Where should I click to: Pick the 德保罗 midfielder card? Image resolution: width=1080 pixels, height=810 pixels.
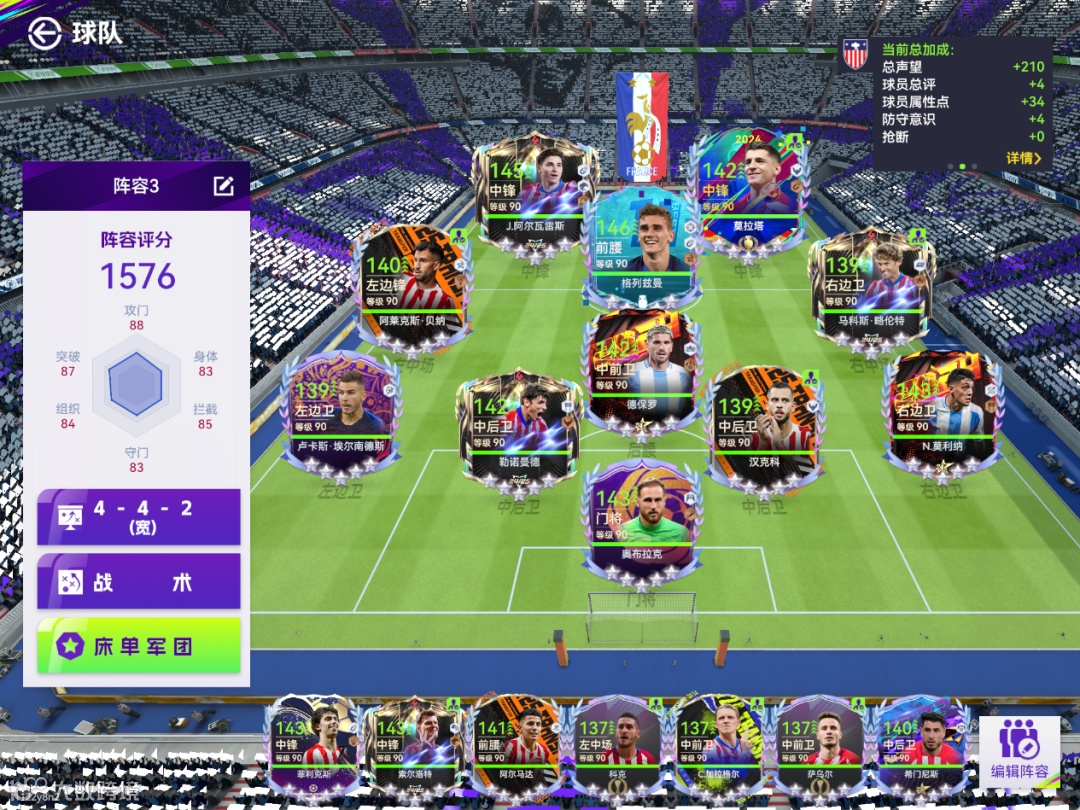(641, 372)
